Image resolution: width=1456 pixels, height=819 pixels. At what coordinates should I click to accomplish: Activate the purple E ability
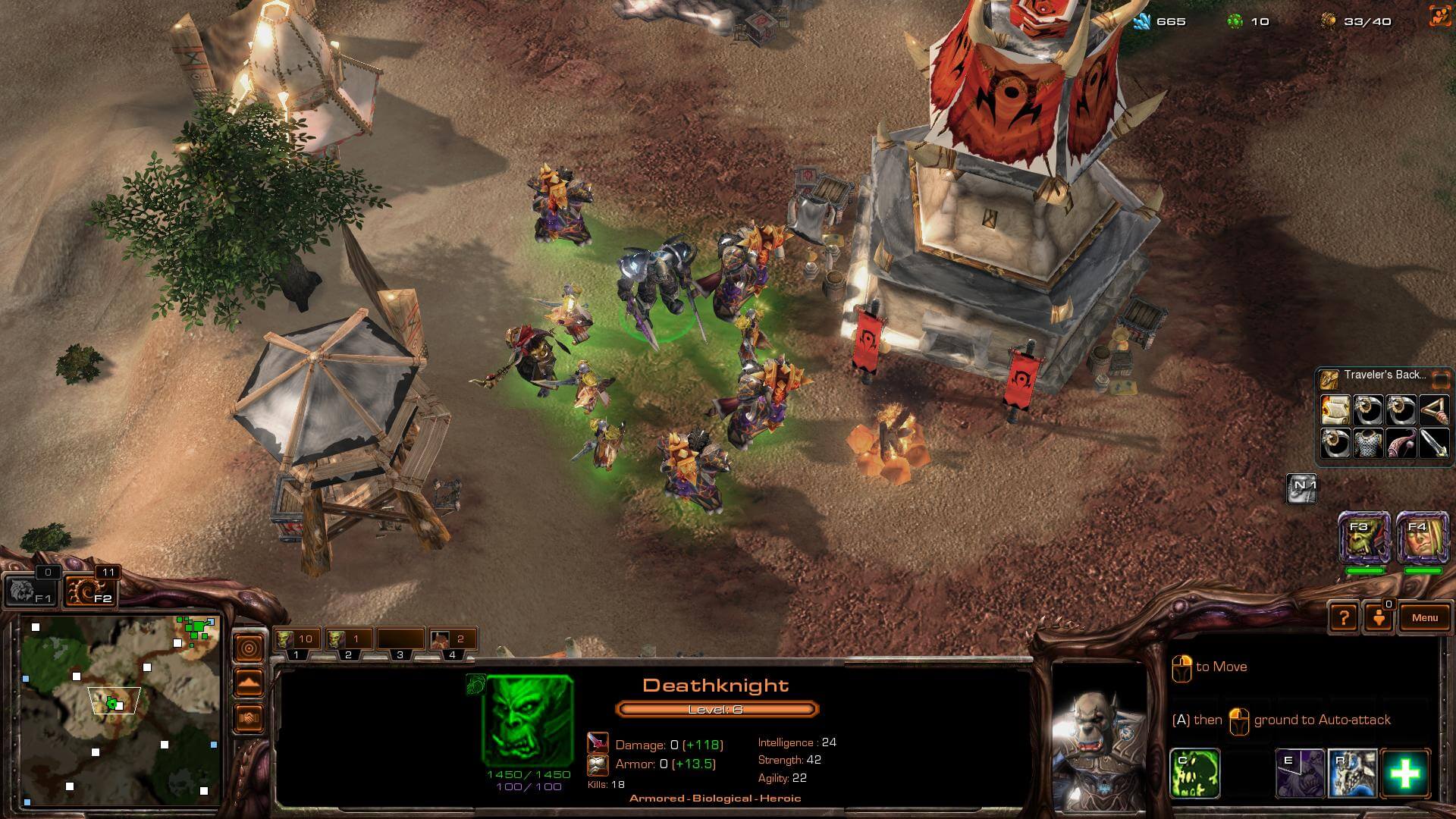[x=1300, y=773]
